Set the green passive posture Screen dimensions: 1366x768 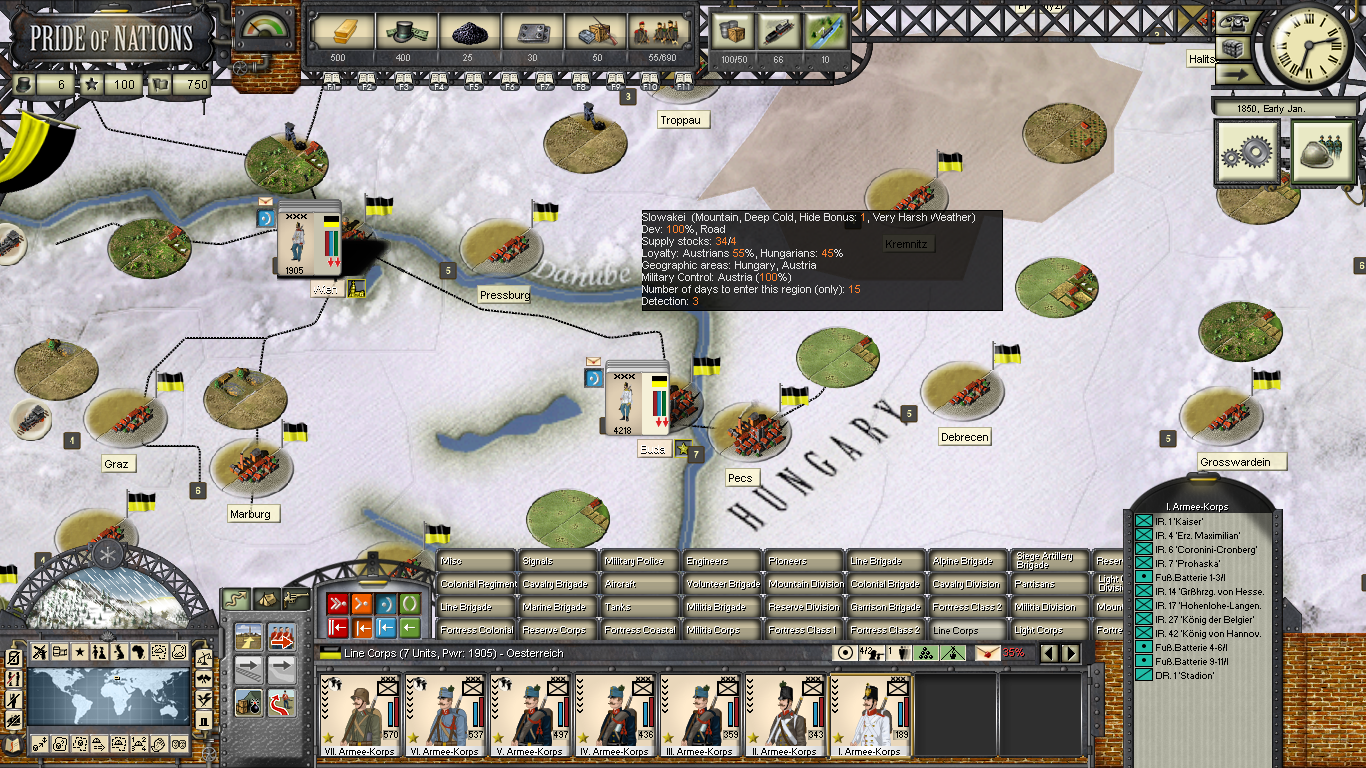pyautogui.click(x=410, y=603)
